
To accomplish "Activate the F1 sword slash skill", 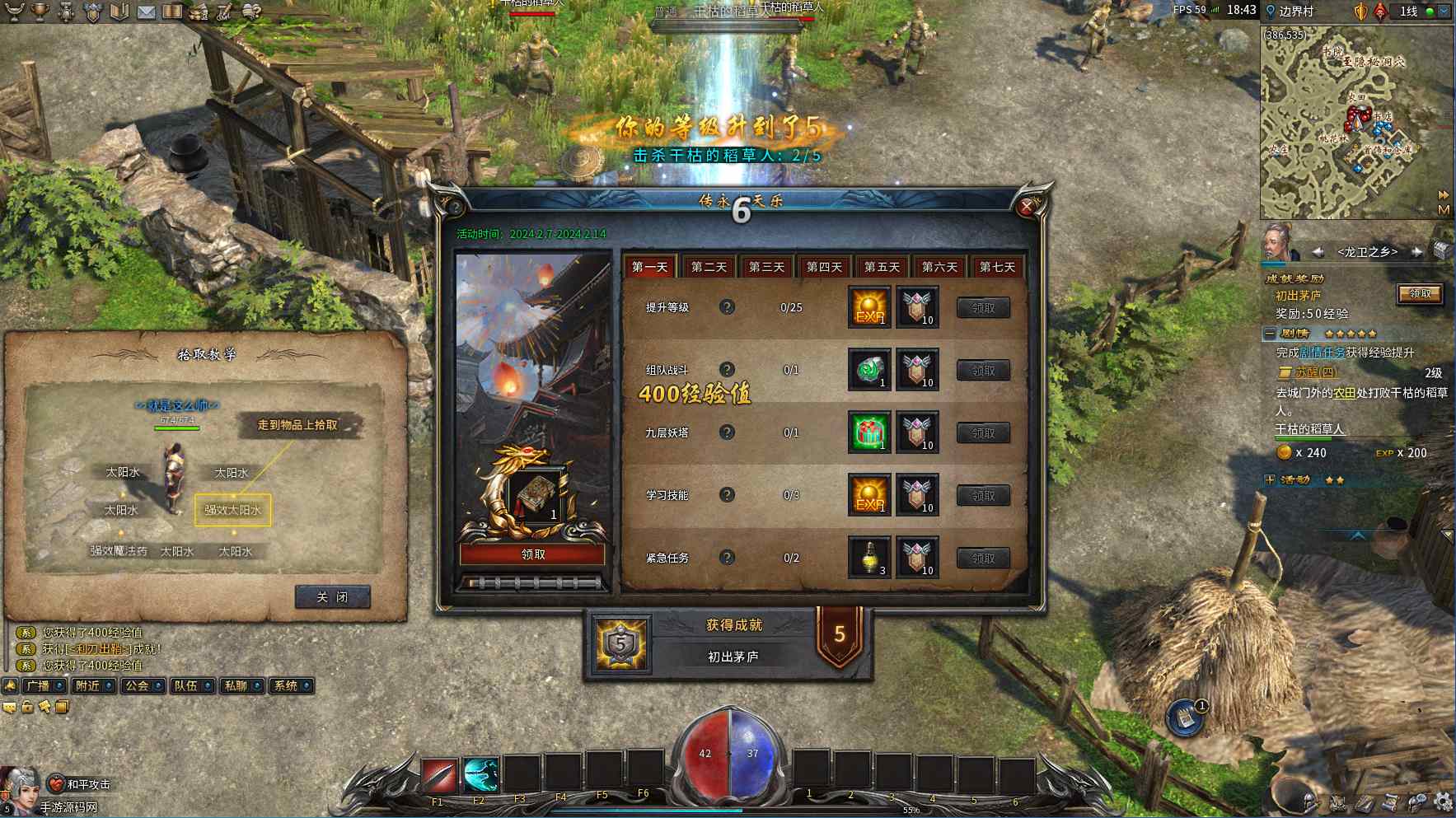I will click(440, 776).
